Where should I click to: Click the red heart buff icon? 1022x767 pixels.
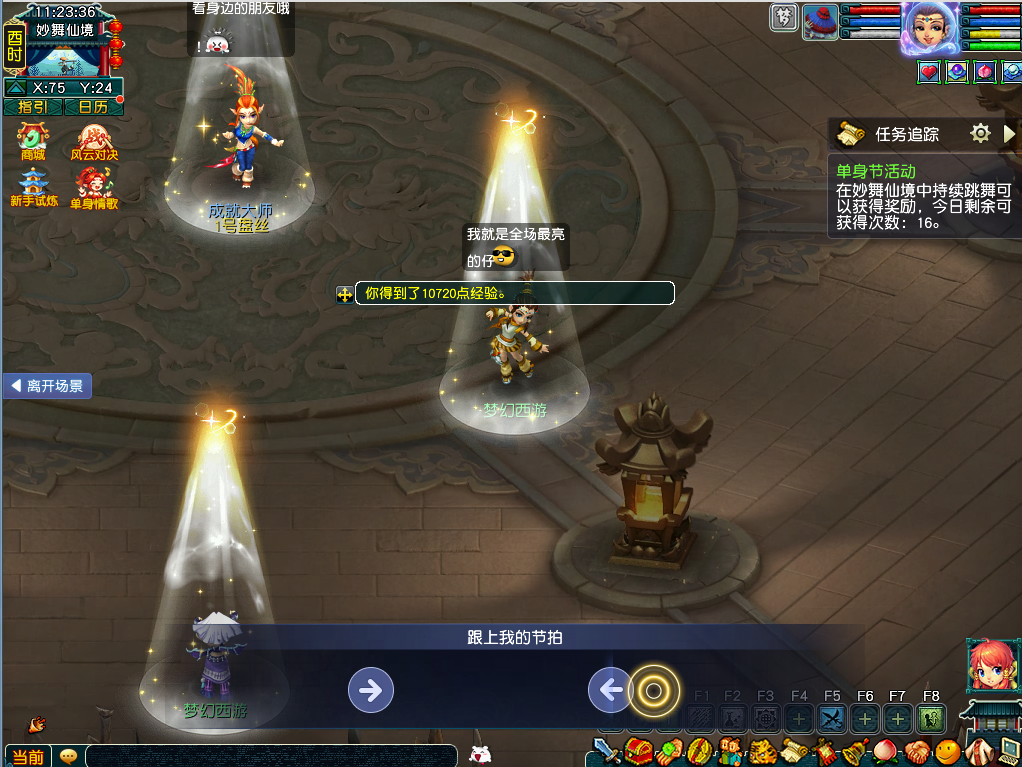point(929,72)
